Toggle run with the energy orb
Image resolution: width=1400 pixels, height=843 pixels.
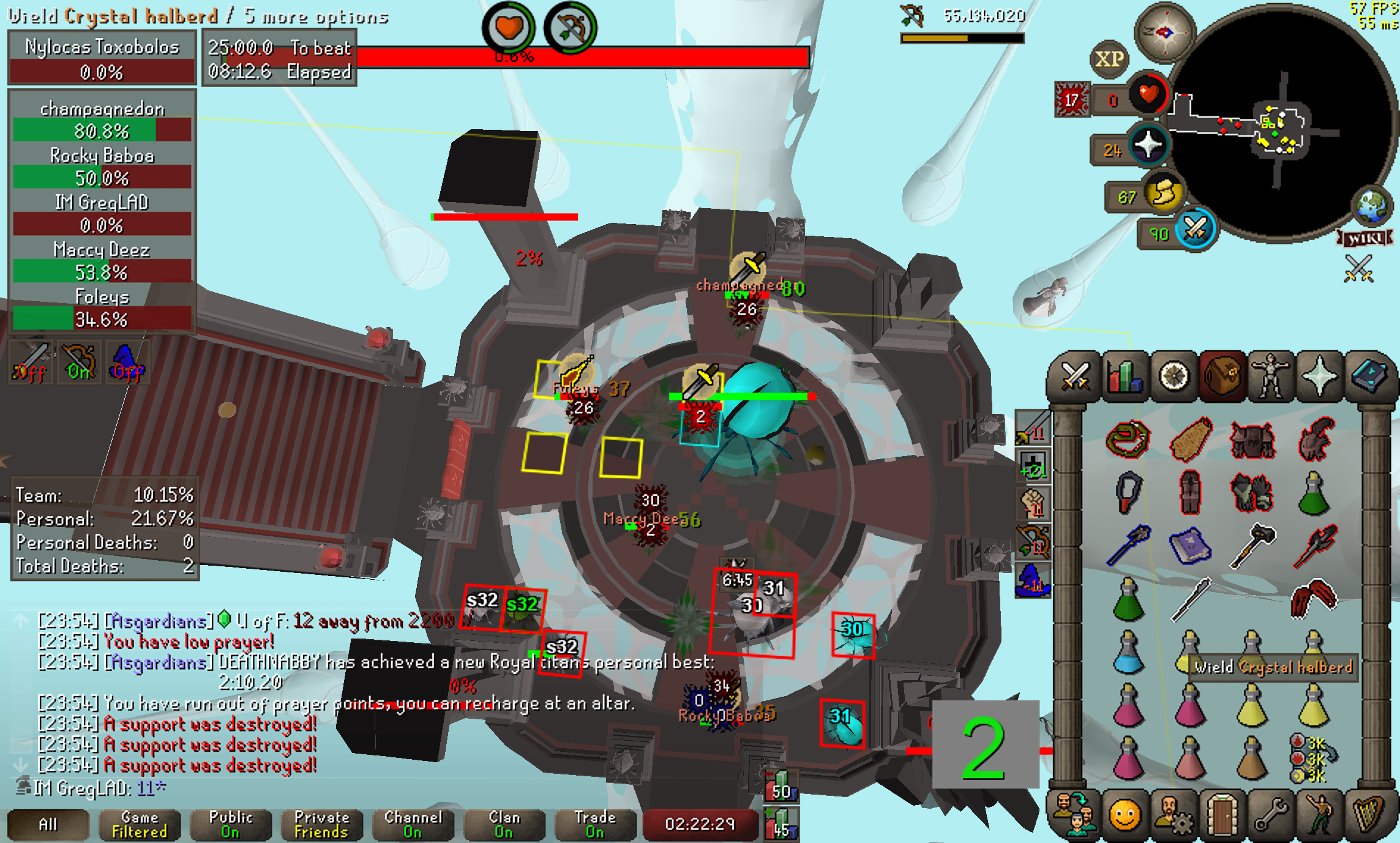click(1163, 193)
